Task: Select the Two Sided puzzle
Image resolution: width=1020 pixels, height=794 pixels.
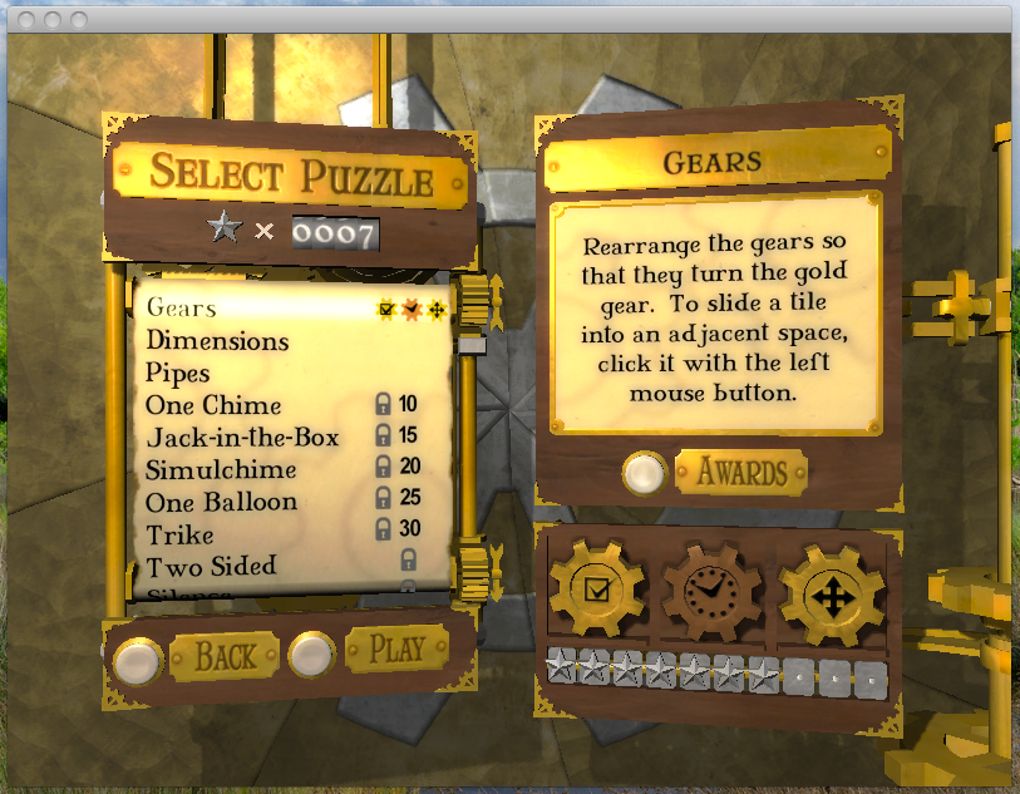Action: pyautogui.click(x=211, y=566)
